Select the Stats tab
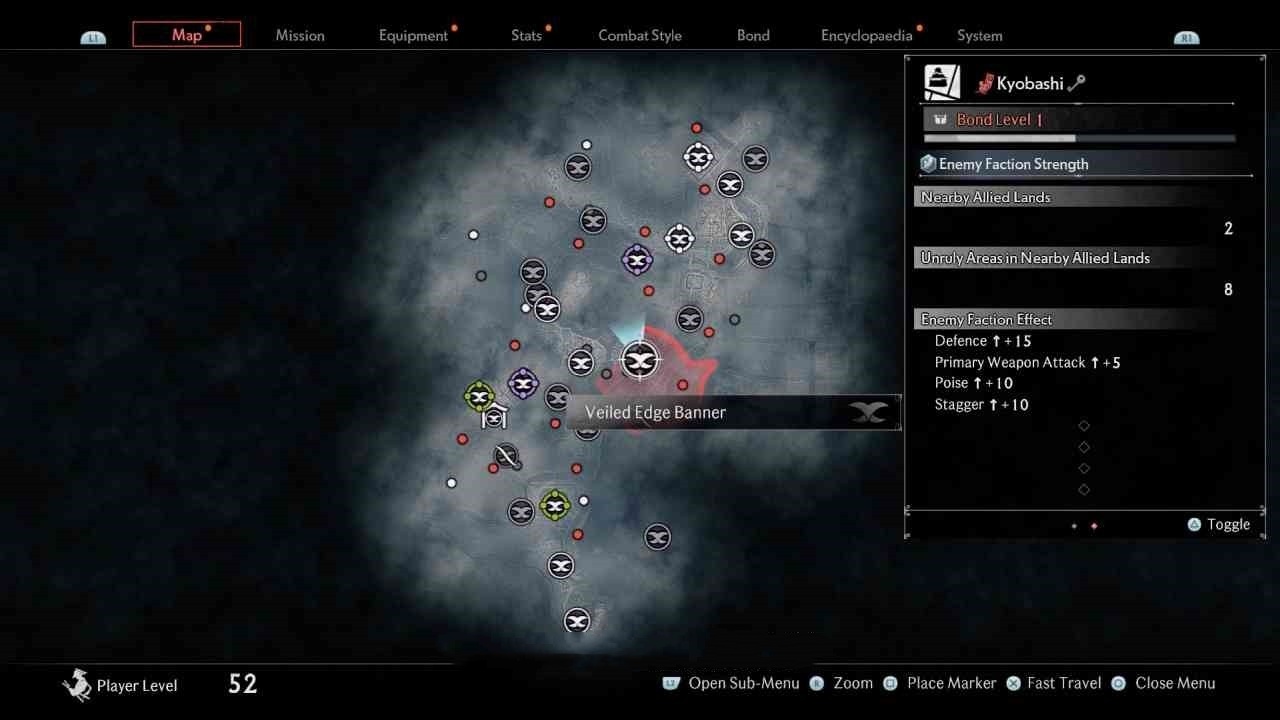This screenshot has width=1280, height=720. 526,35
